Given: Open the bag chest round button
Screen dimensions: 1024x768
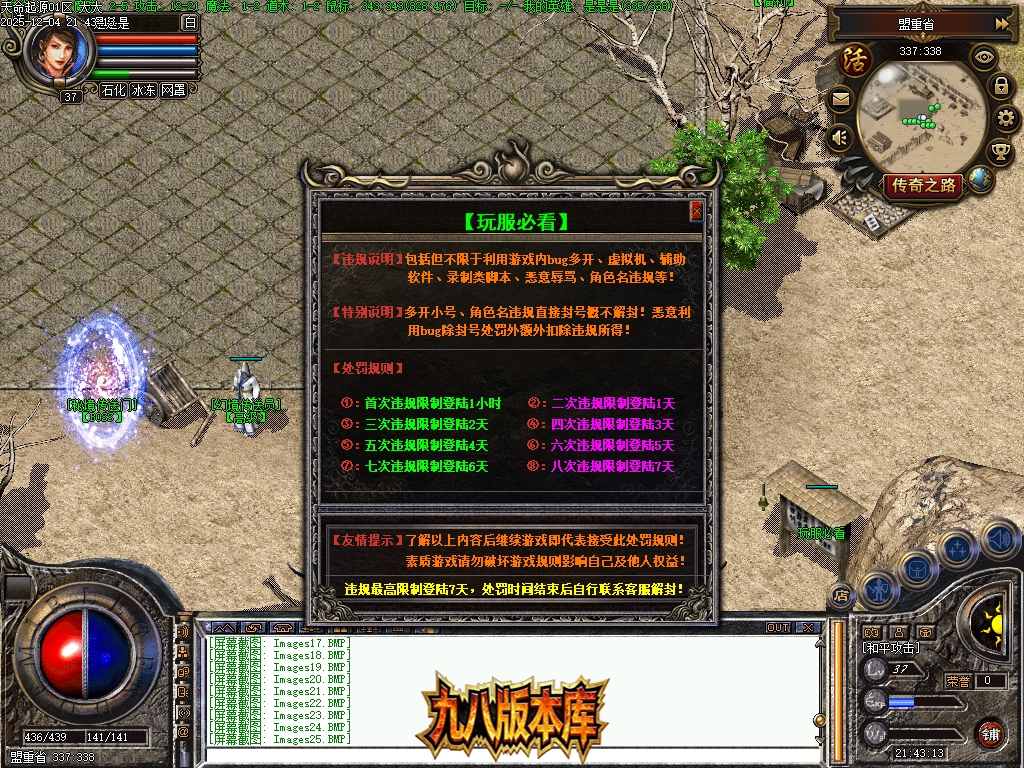Looking at the screenshot, I should (x=917, y=568).
